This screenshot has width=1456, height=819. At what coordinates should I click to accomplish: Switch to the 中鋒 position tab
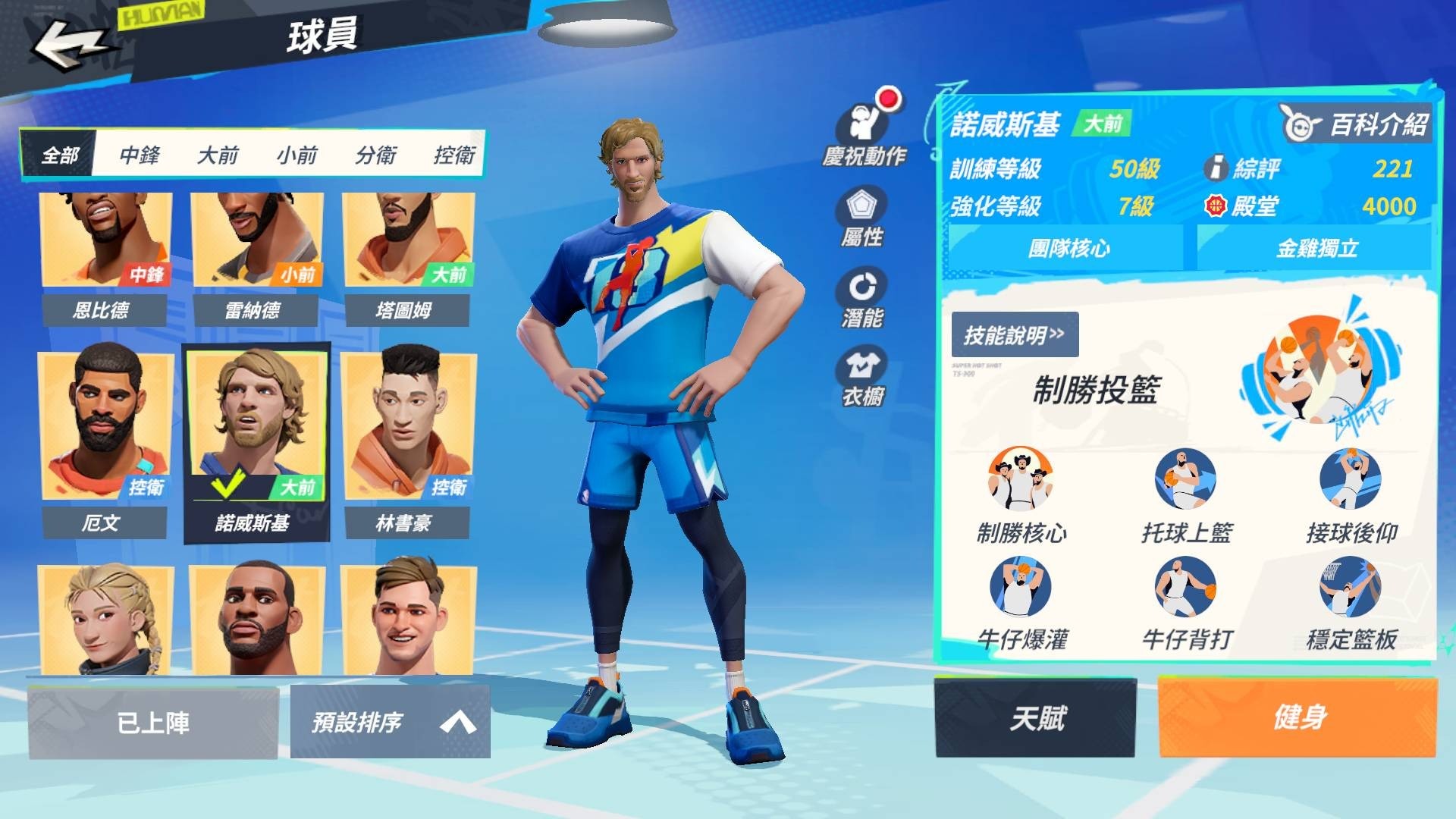tap(140, 155)
